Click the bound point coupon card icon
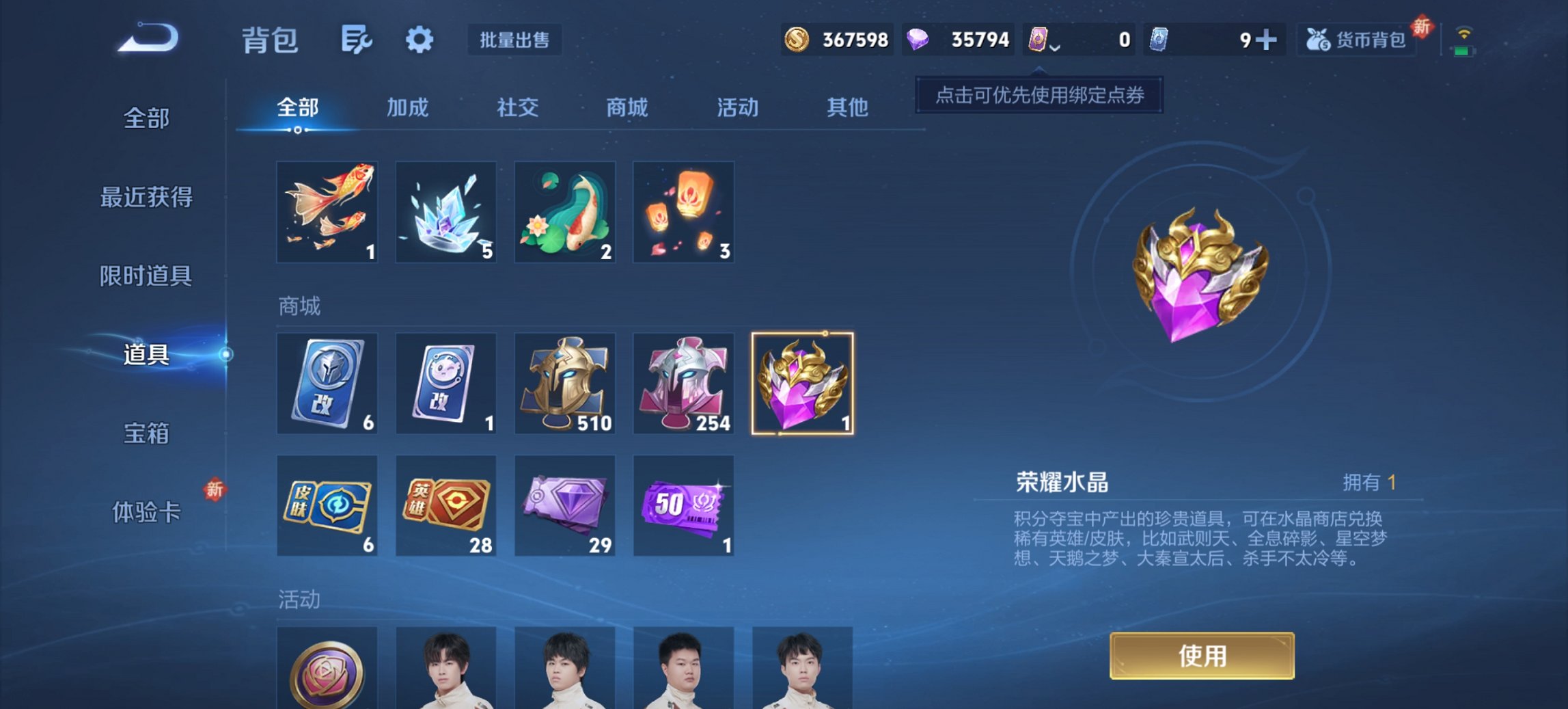The width and height of the screenshot is (1568, 709). pyautogui.click(x=1038, y=40)
